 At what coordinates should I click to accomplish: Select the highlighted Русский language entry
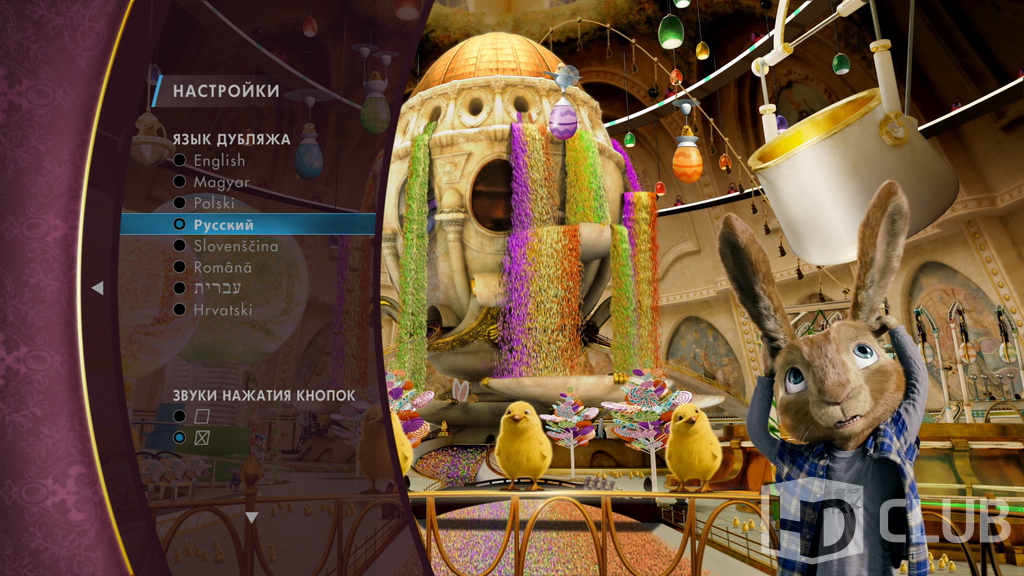[x=223, y=225]
